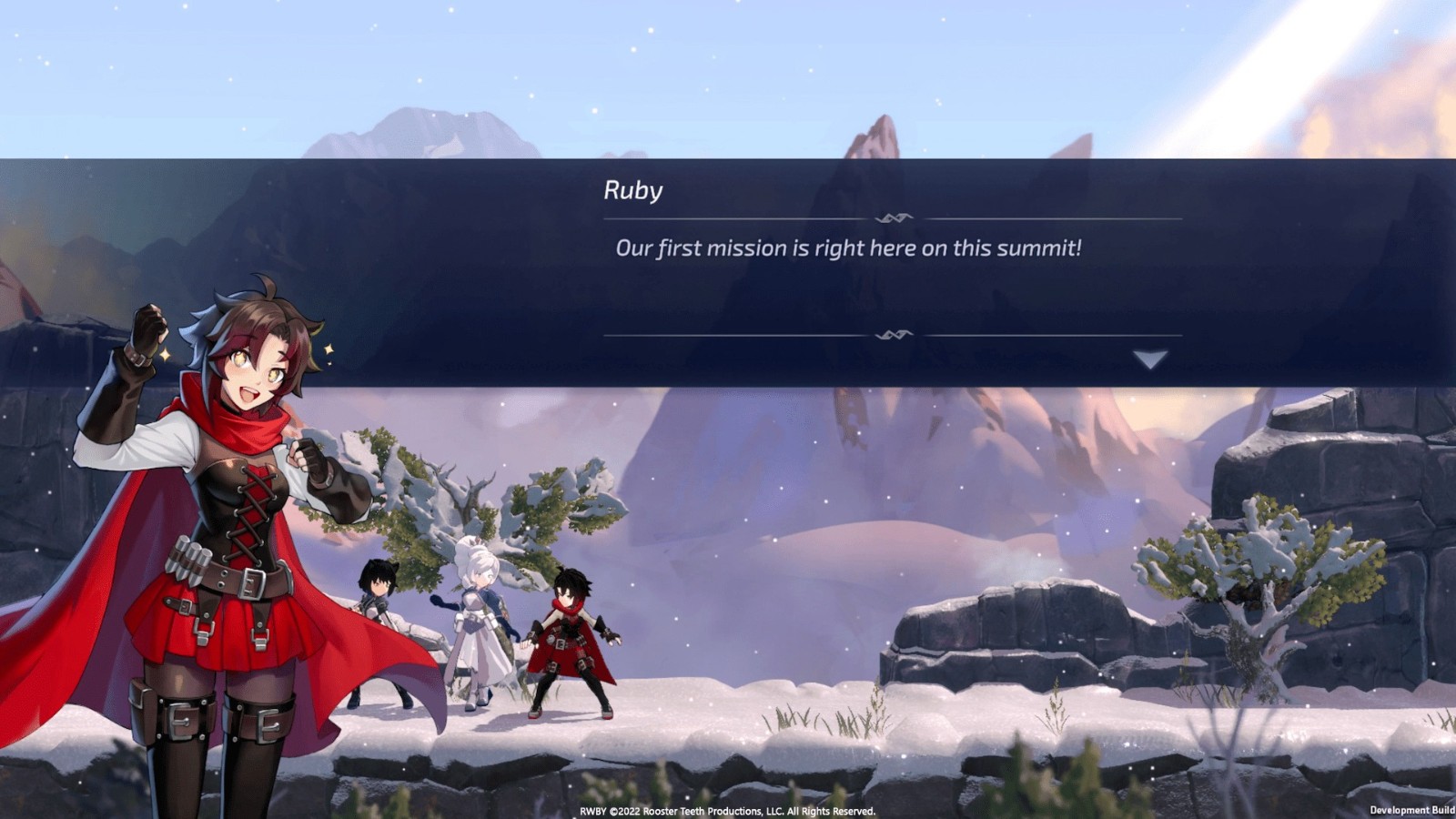Image resolution: width=1456 pixels, height=819 pixels.
Task: Click the snowy tree beside Weiss
Action: [455, 491]
